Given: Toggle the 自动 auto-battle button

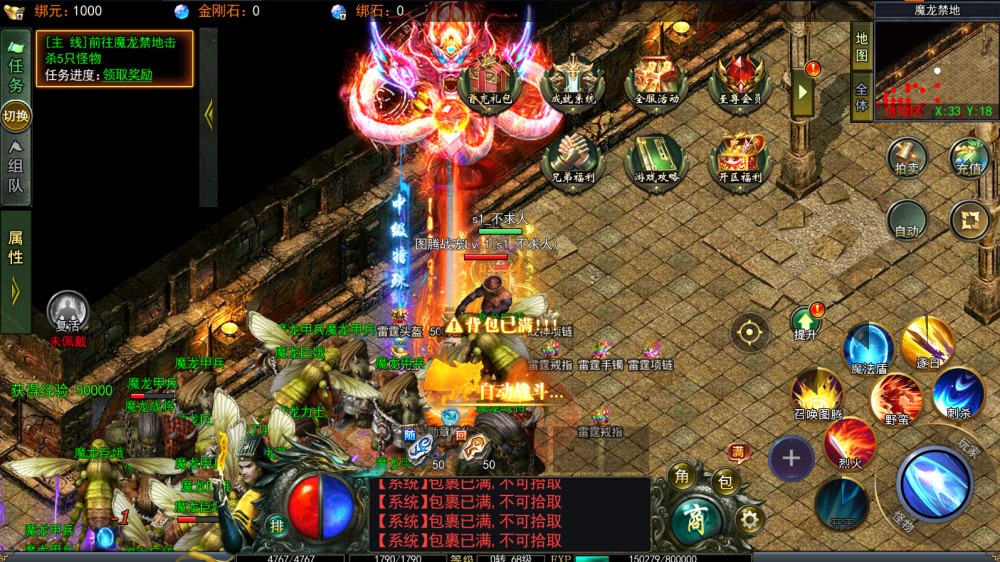Looking at the screenshot, I should tap(907, 220).
